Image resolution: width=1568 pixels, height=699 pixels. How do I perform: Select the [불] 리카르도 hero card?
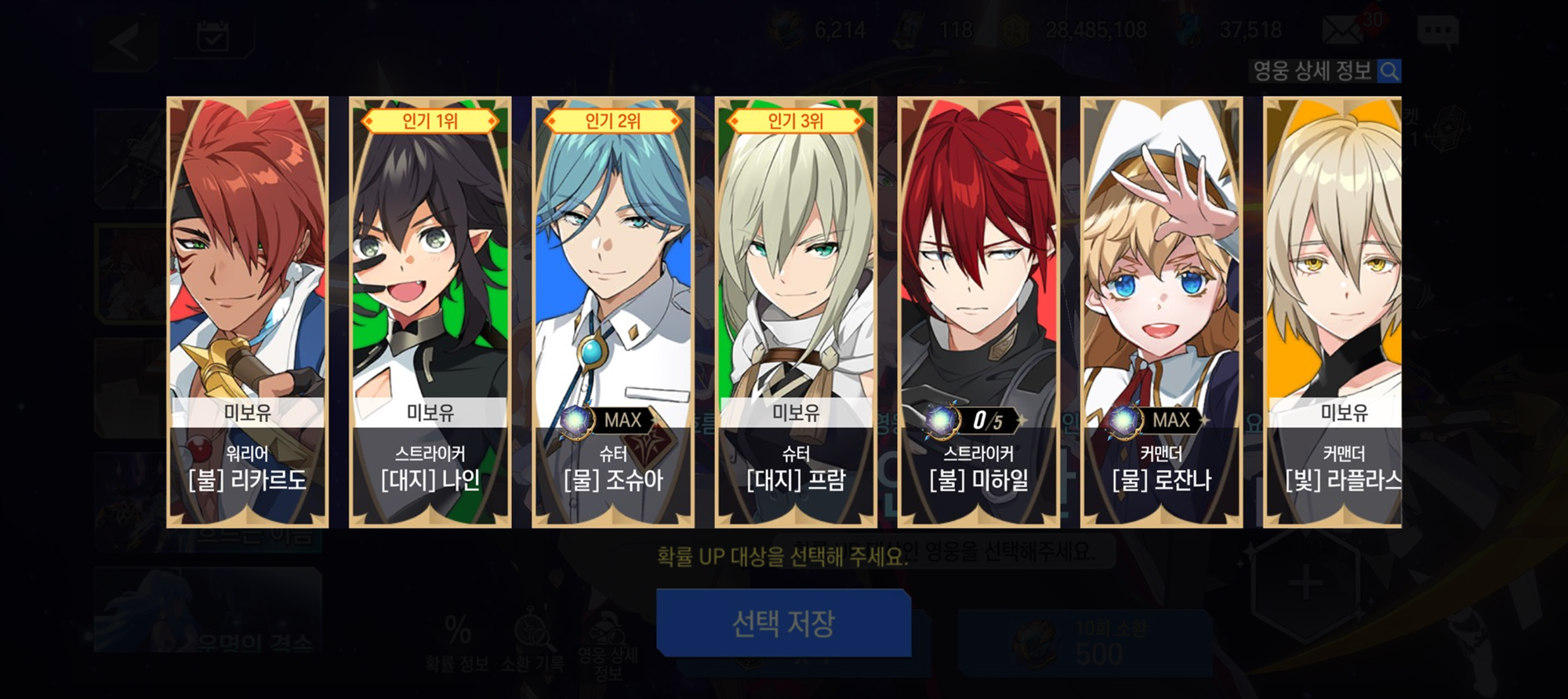point(247,311)
